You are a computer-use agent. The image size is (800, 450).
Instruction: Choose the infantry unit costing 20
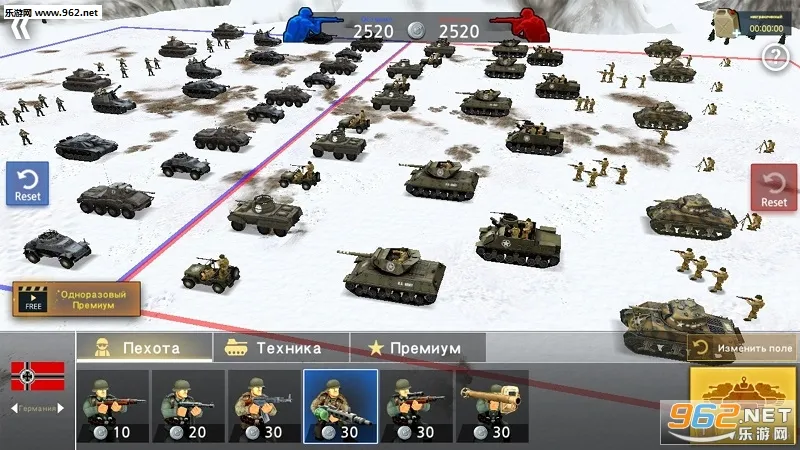point(188,407)
